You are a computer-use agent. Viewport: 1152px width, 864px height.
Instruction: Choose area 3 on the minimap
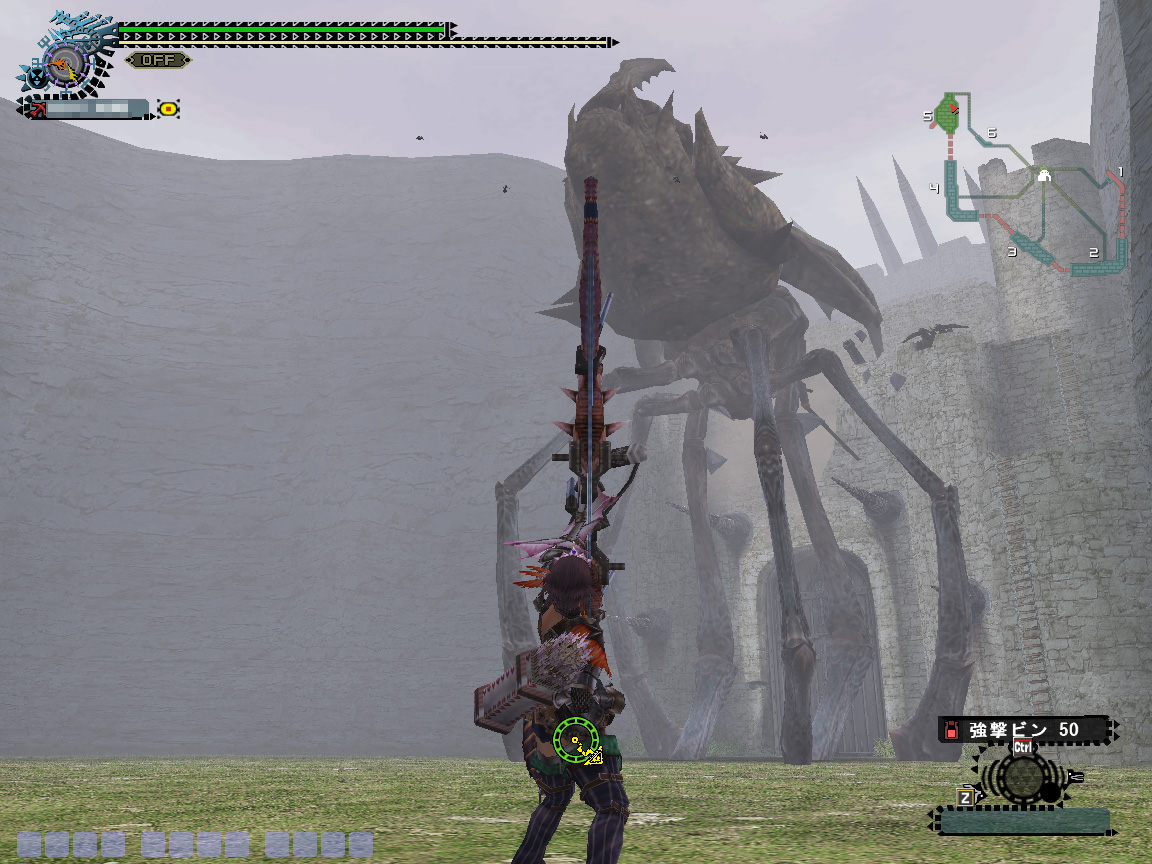1025,249
